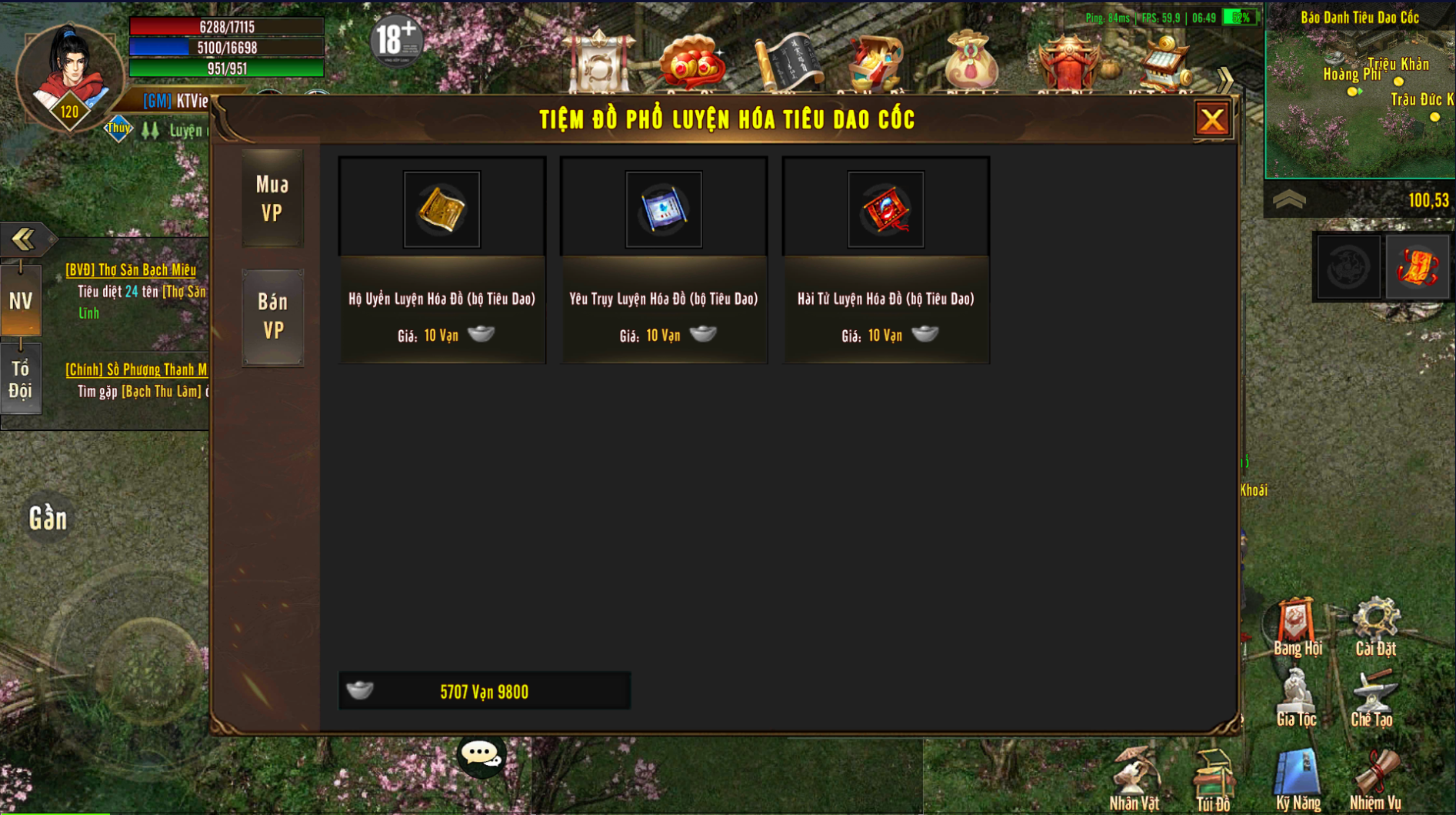Open the Kỹ Năng skills menu

coord(1298,779)
